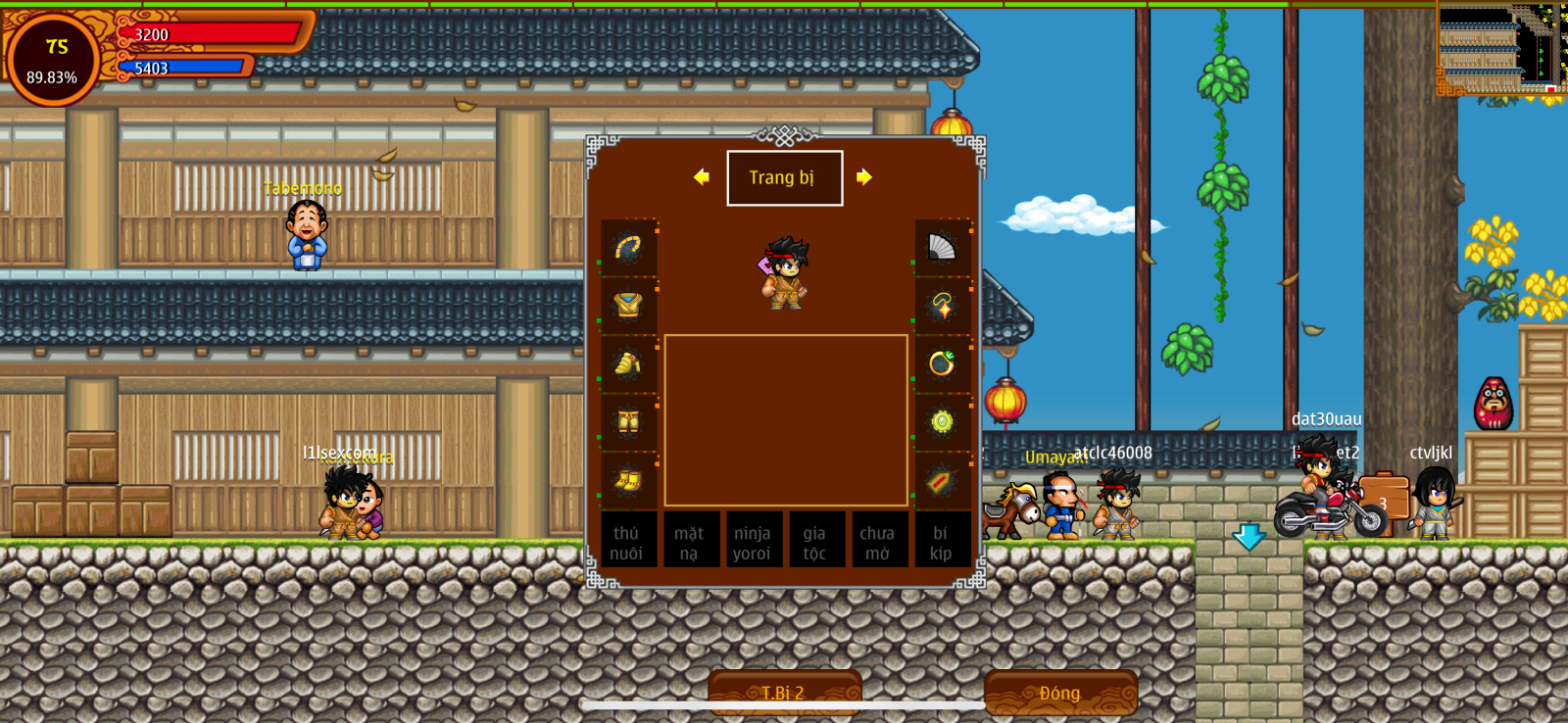Select the round yellow jade charm slot
1568x723 pixels.
point(942,422)
